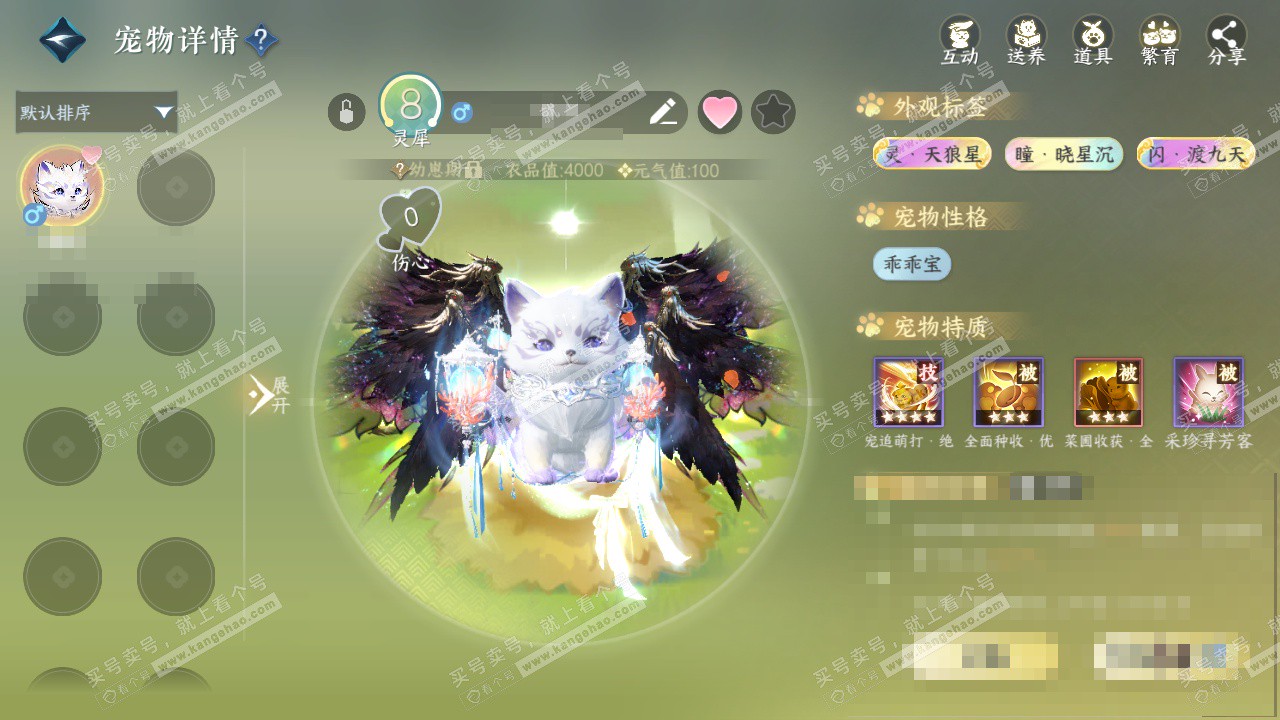Go back with the top-left diamond arrow
This screenshot has height=720, width=1280.
tap(62, 40)
